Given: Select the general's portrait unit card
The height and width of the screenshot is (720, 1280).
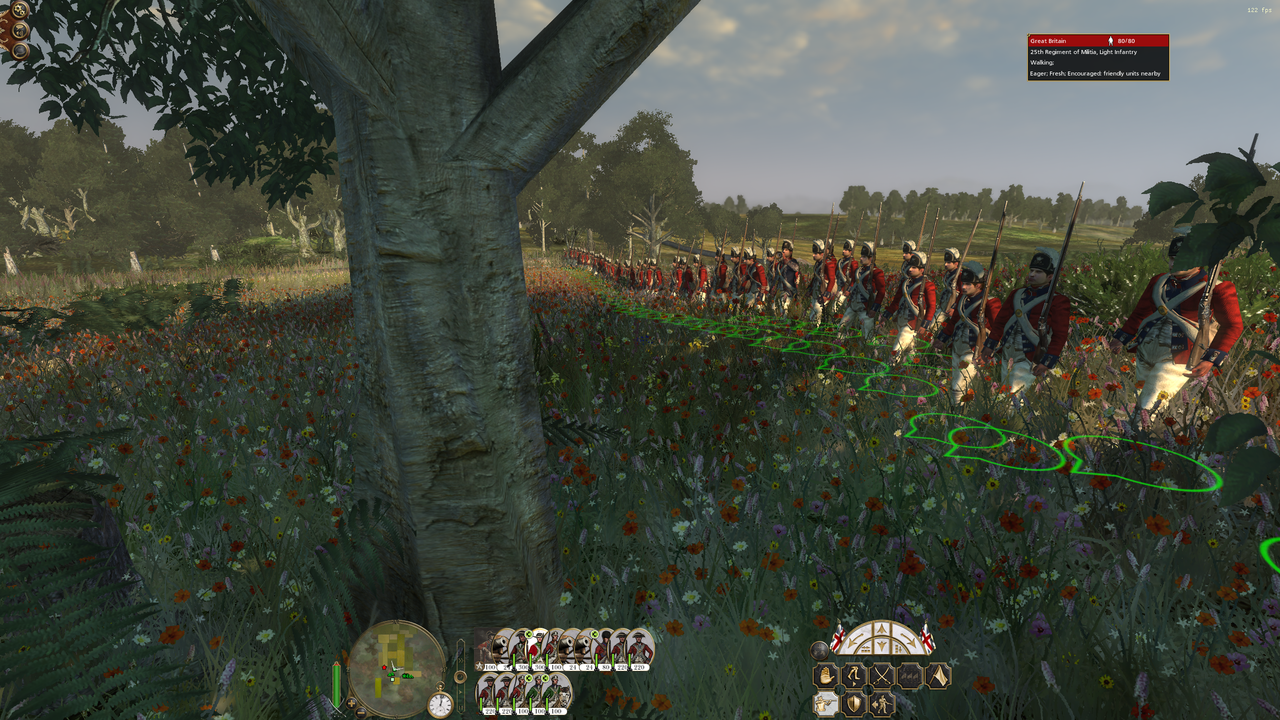Looking at the screenshot, I should click(x=487, y=647).
